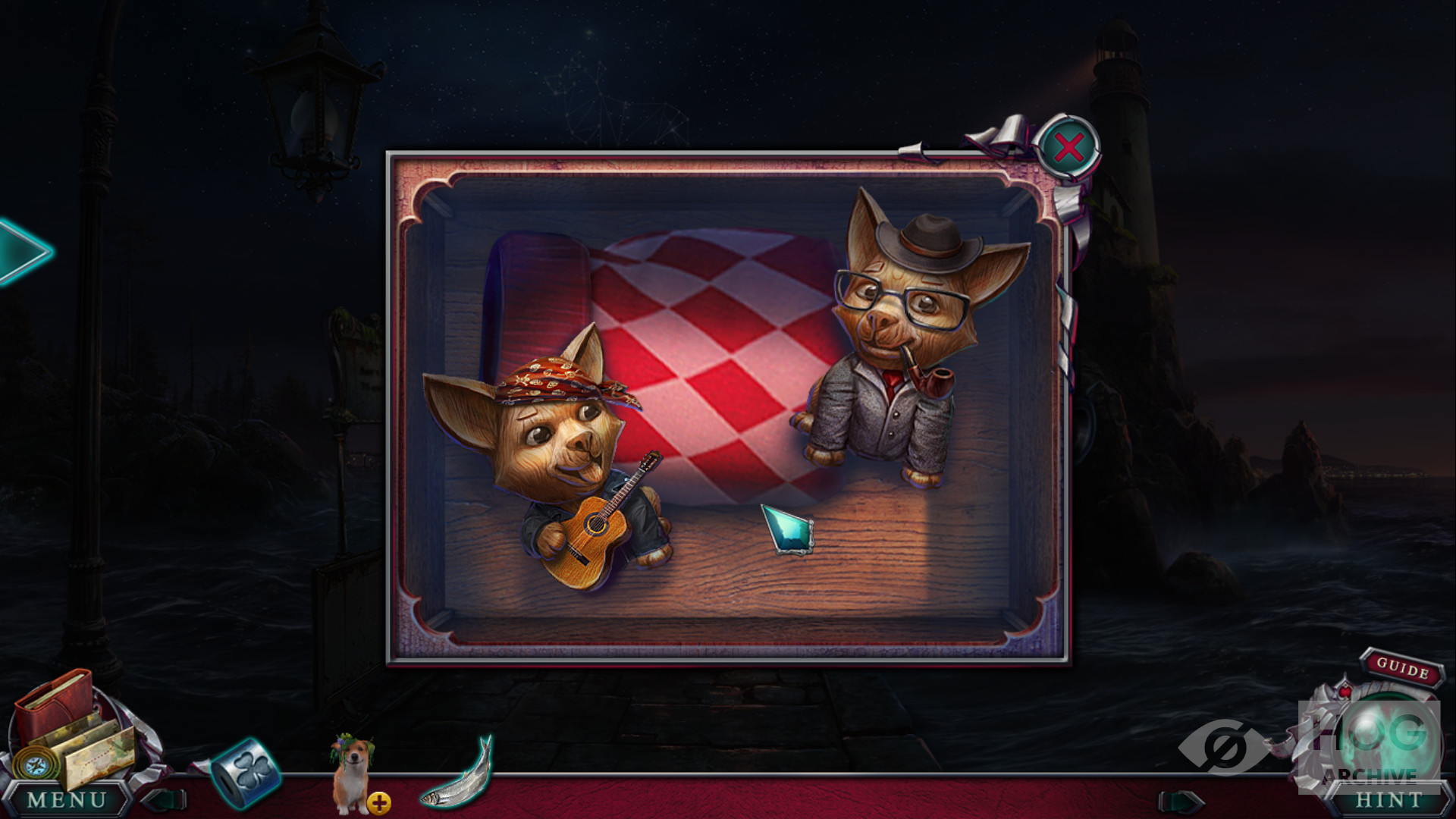Select the corgi dog helper item
Screen dimensions: 1456x819
point(349,772)
